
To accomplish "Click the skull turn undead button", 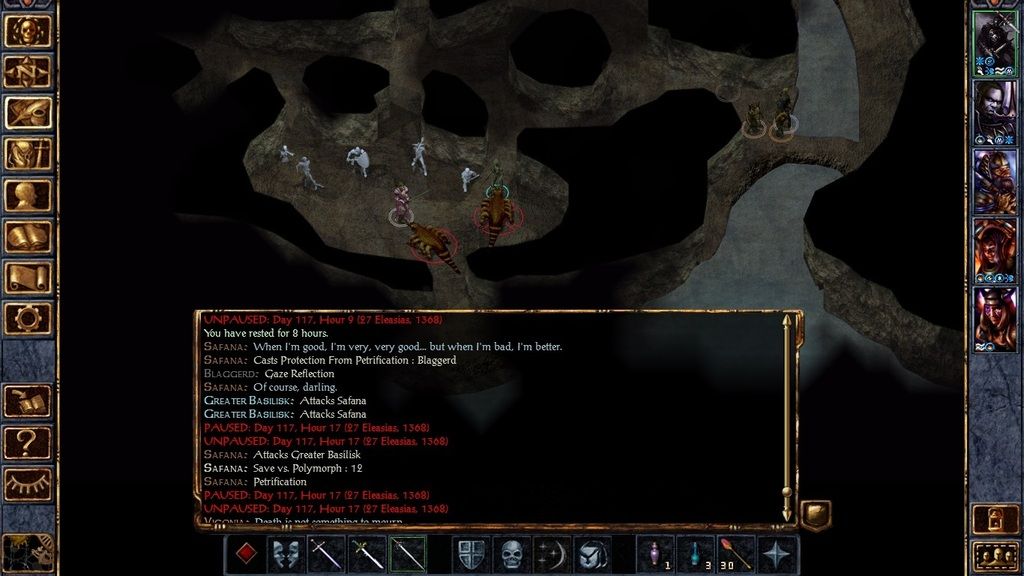I will pyautogui.click(x=511, y=554).
